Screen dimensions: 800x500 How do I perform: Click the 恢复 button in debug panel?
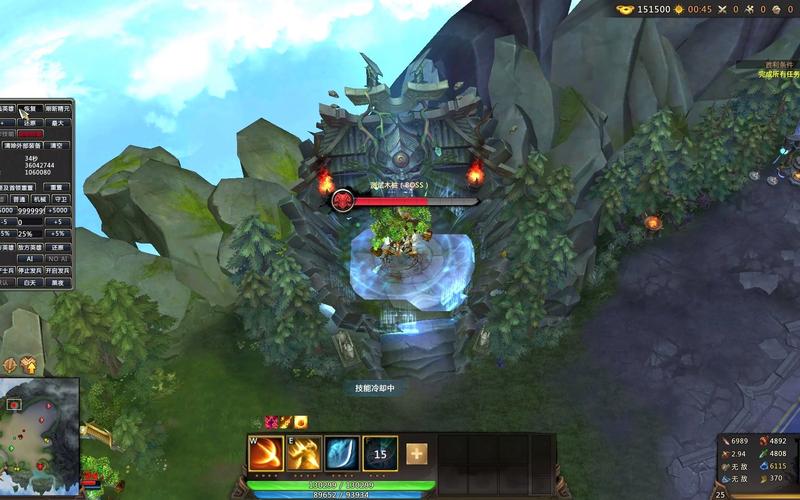[x=30, y=109]
